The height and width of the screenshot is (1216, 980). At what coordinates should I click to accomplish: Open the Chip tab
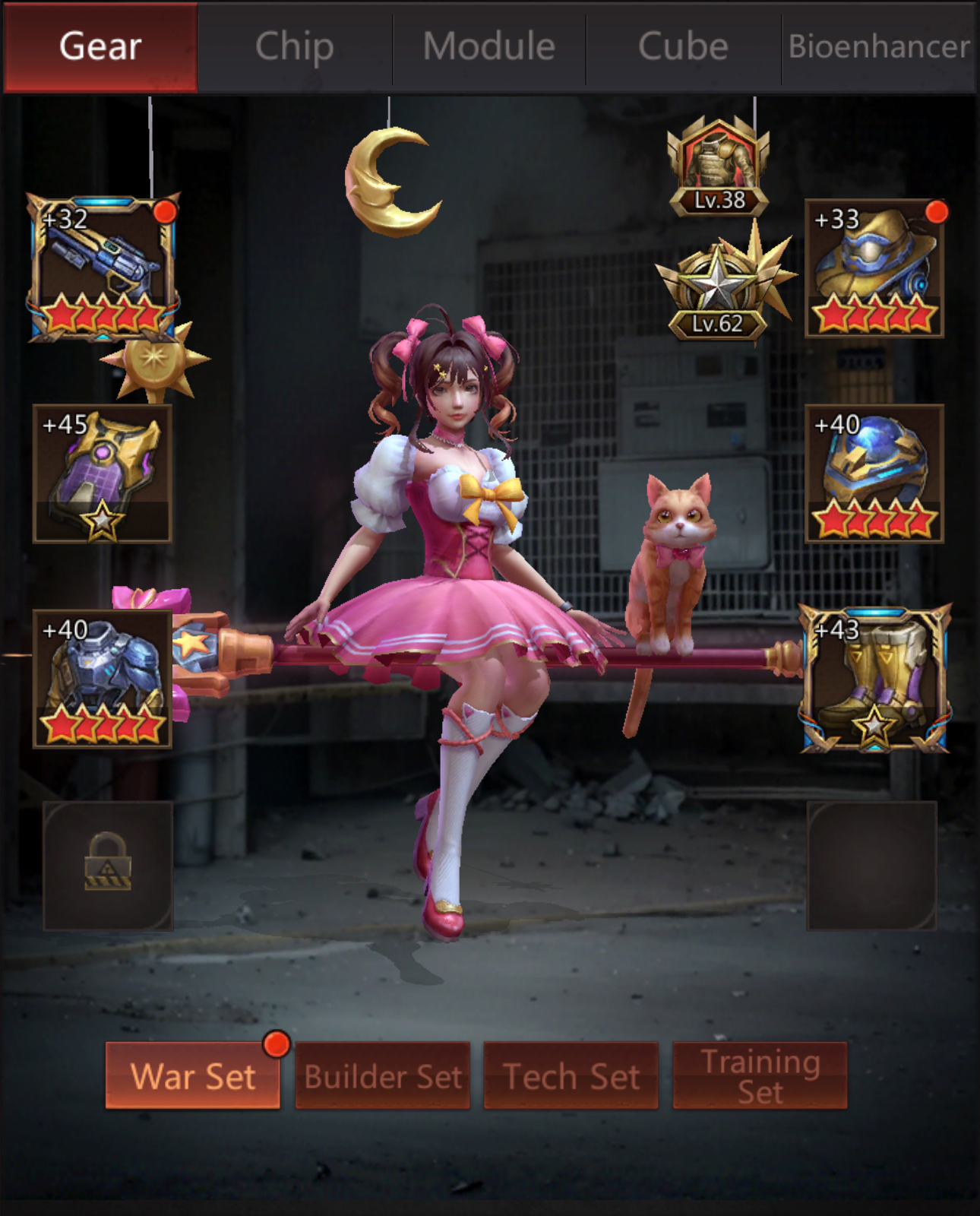(x=295, y=47)
